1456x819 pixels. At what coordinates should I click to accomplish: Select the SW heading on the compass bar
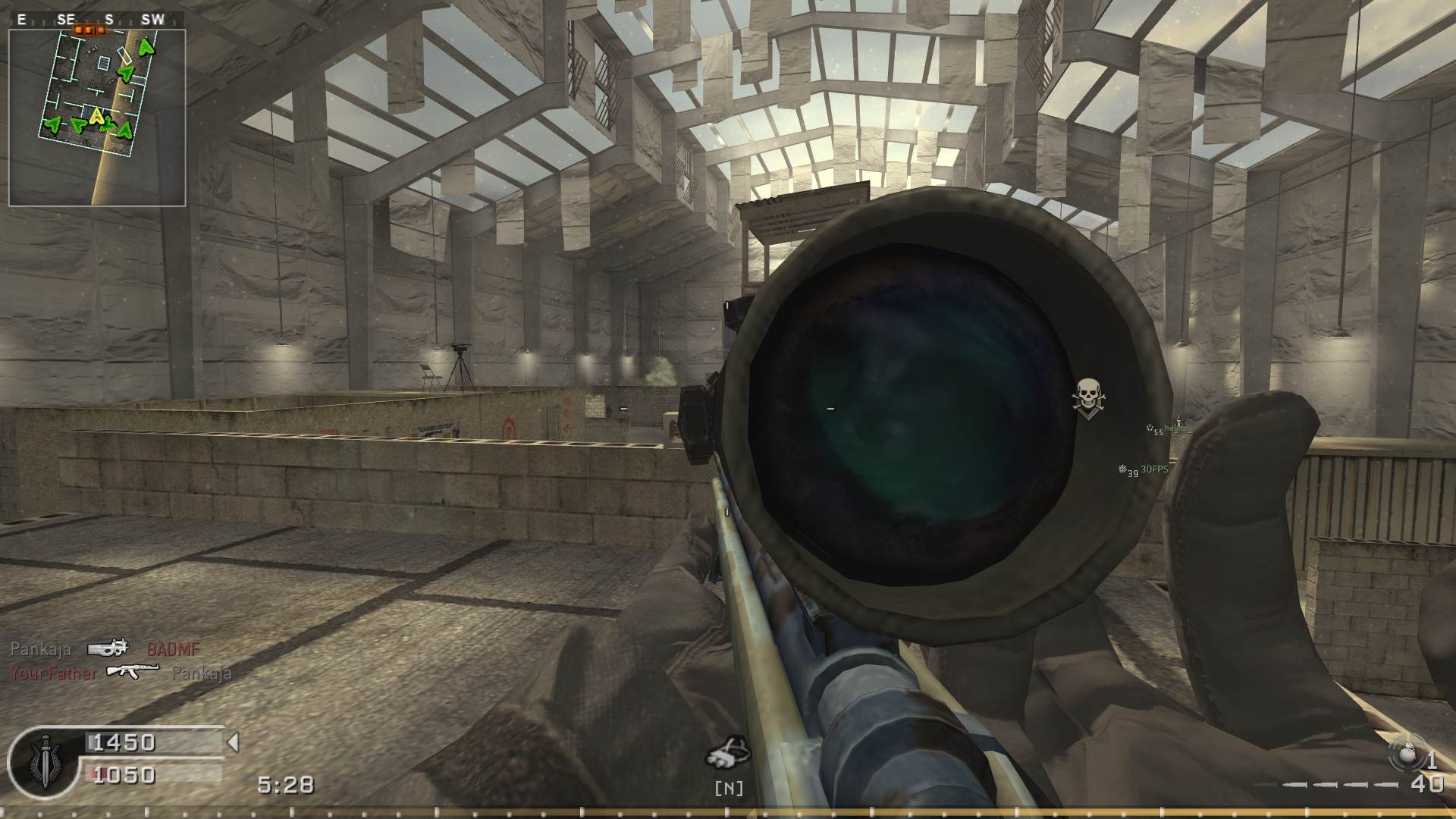152,20
